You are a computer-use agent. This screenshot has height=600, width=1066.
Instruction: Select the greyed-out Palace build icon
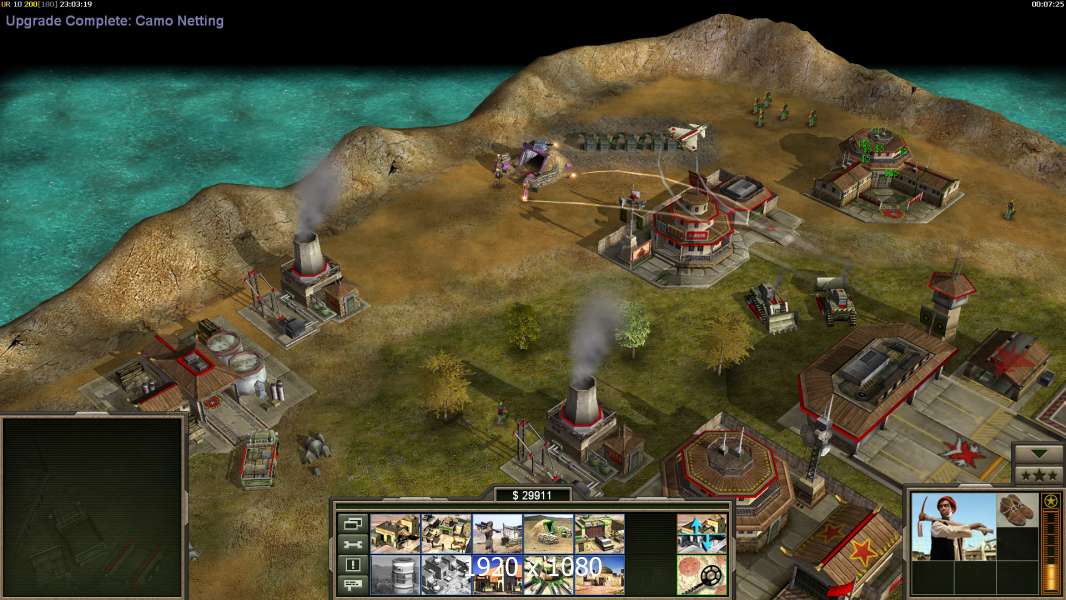click(446, 574)
